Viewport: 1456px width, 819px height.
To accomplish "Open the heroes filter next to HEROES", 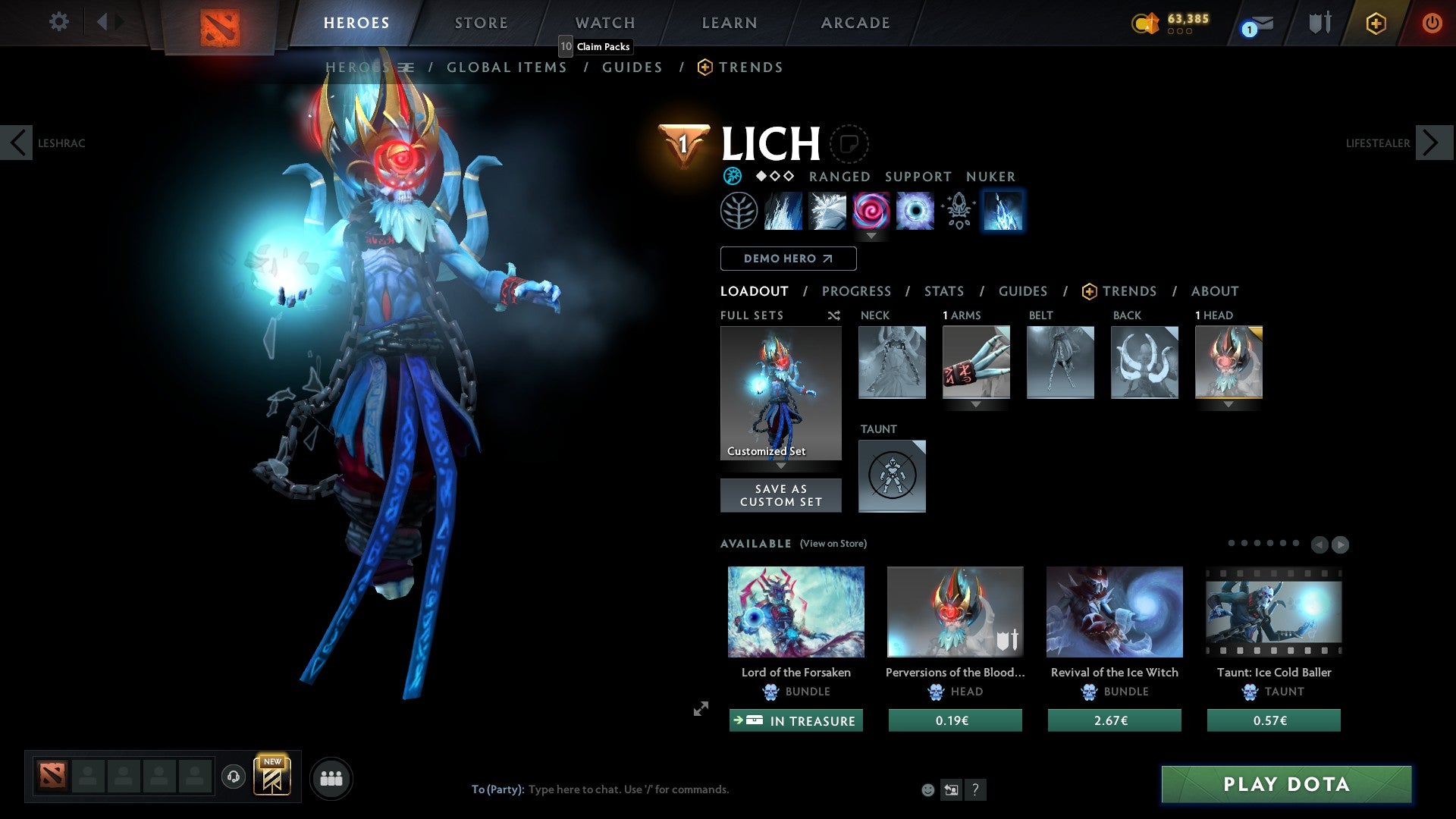I will 406,67.
